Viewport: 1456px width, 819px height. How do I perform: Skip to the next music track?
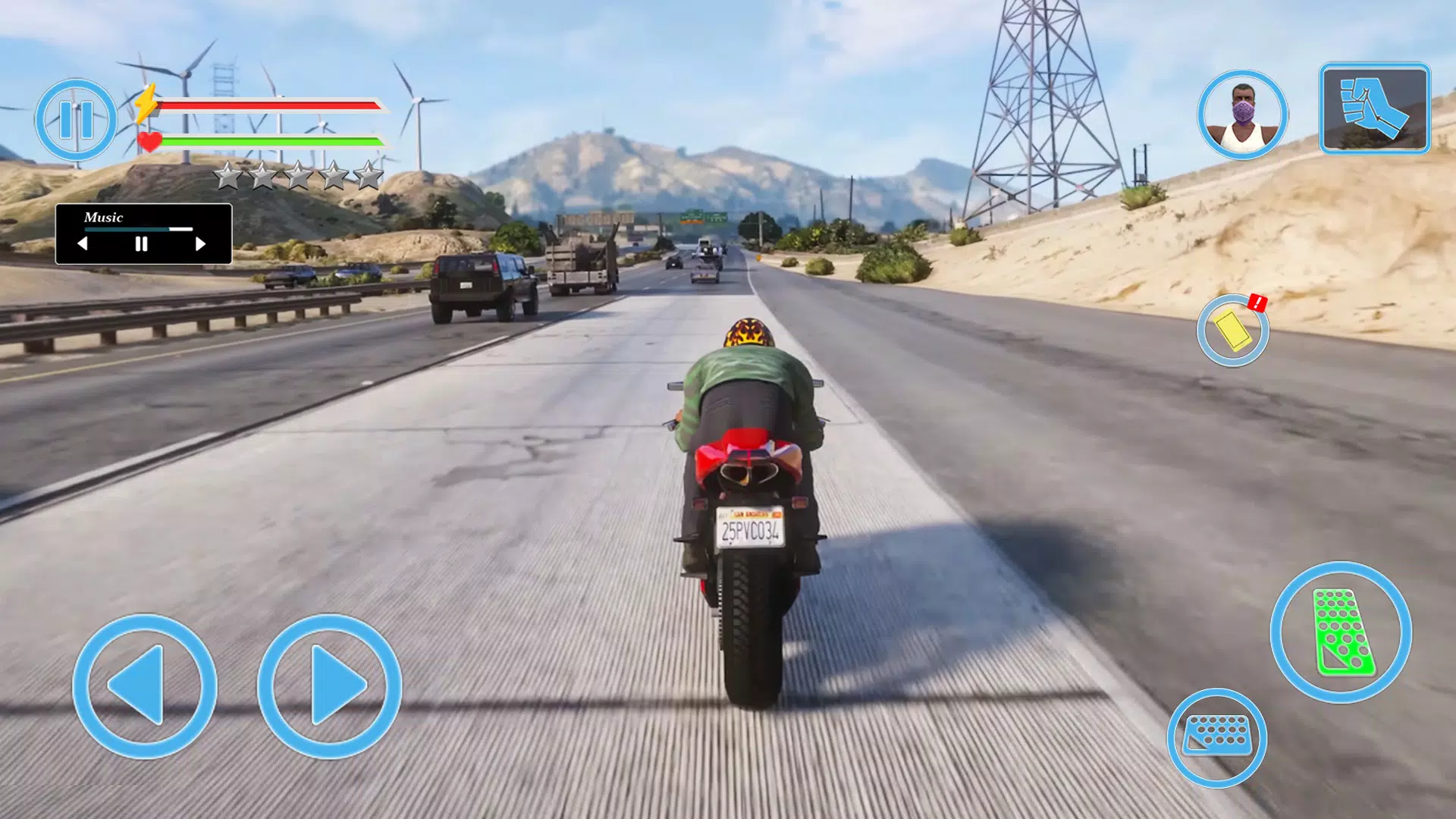pos(200,244)
